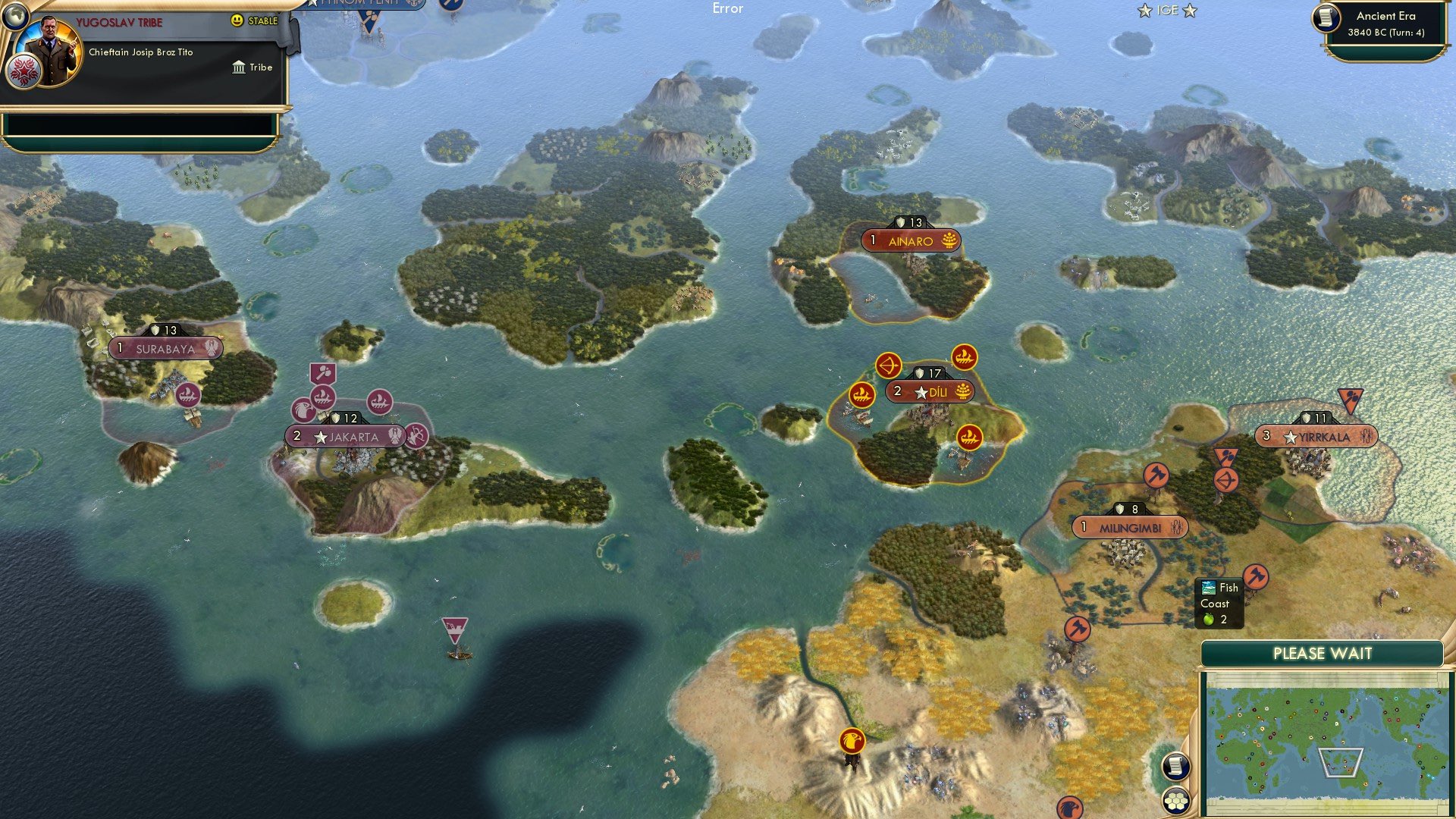The height and width of the screenshot is (819, 1456).
Task: Select the pink flagged unit in the dark water
Action: (453, 628)
